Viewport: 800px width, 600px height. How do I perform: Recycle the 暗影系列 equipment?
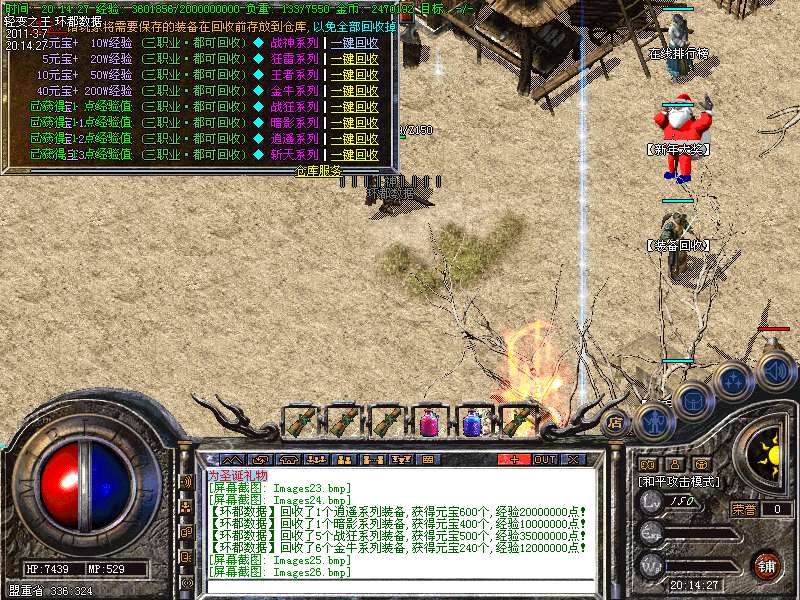(x=354, y=123)
